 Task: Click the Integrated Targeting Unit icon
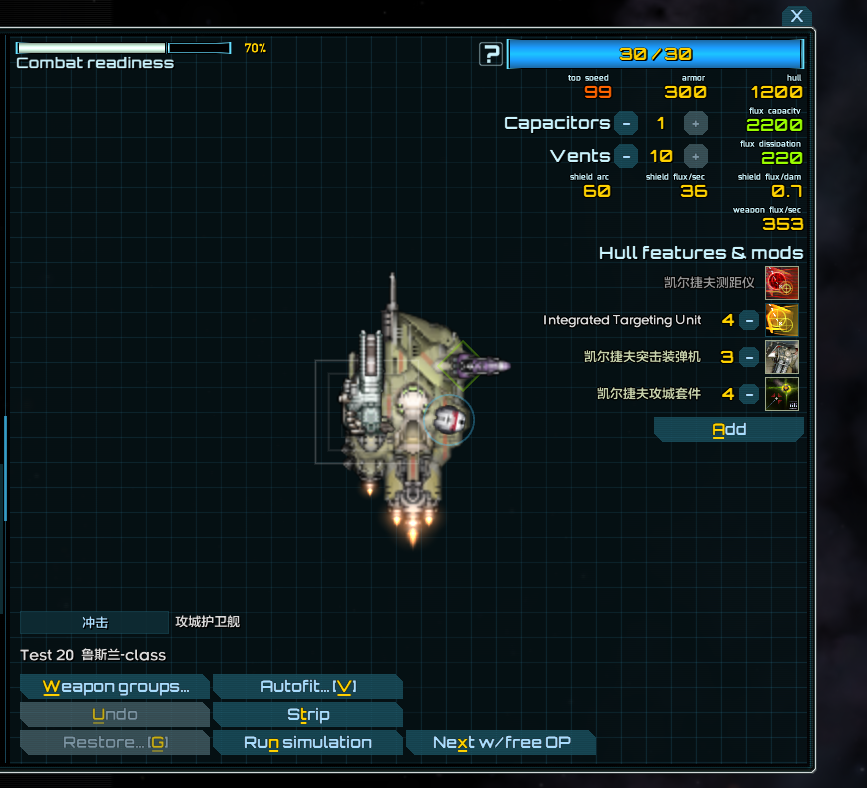pyautogui.click(x=782, y=320)
